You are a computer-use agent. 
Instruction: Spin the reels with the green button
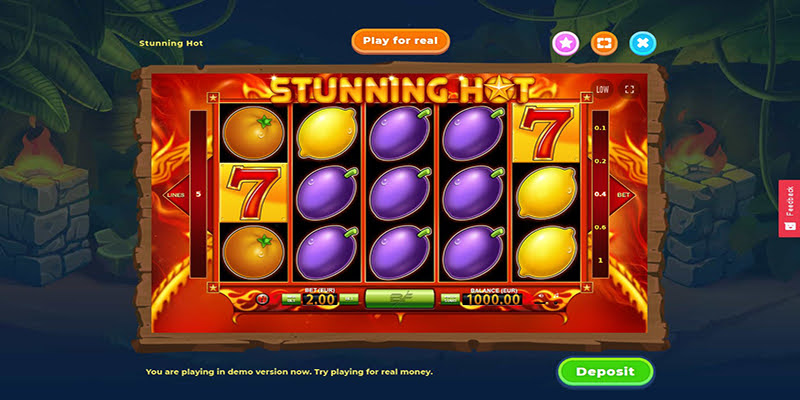point(399,297)
